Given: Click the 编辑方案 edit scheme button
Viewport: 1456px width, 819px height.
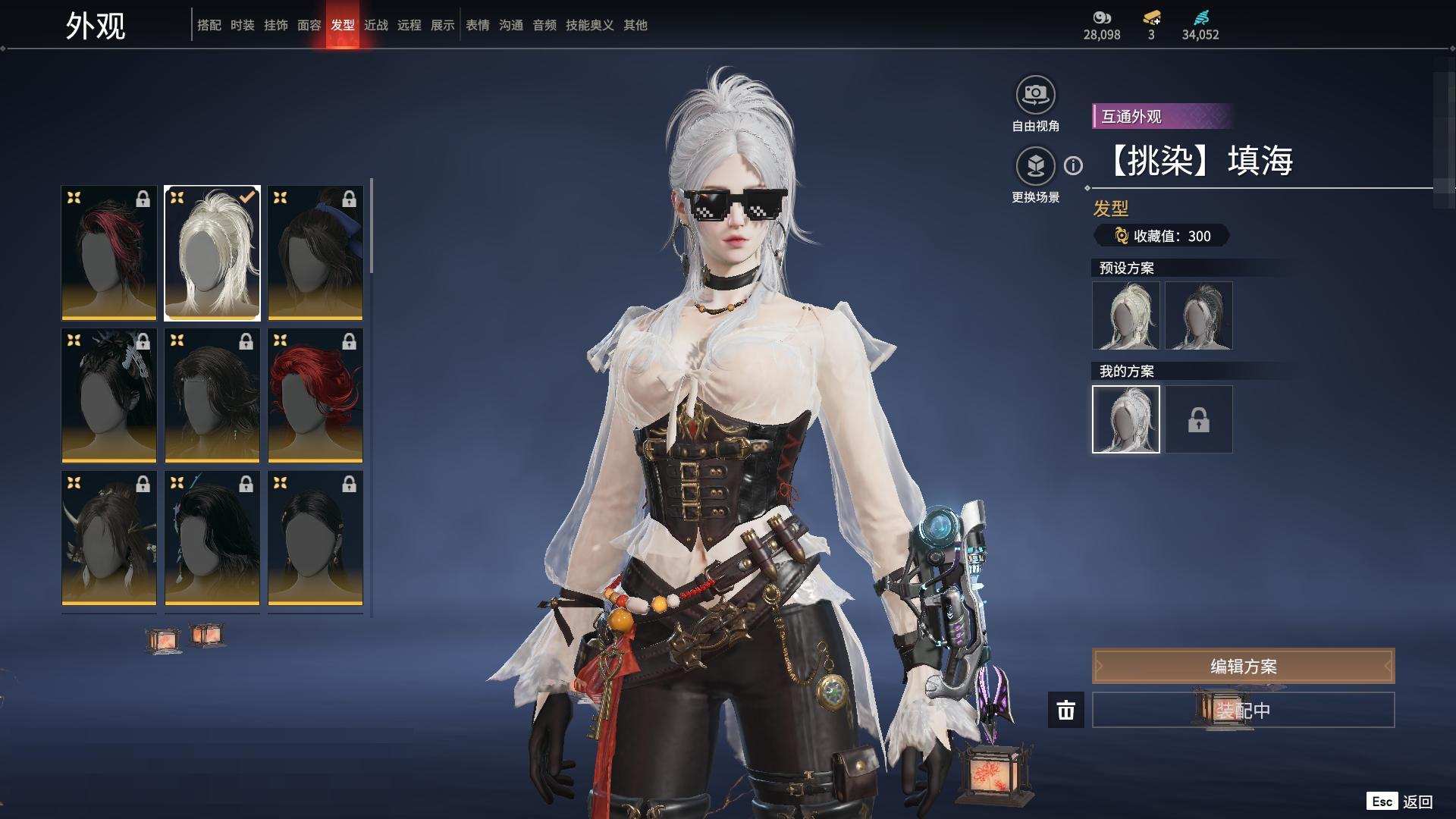Looking at the screenshot, I should pos(1243,666).
